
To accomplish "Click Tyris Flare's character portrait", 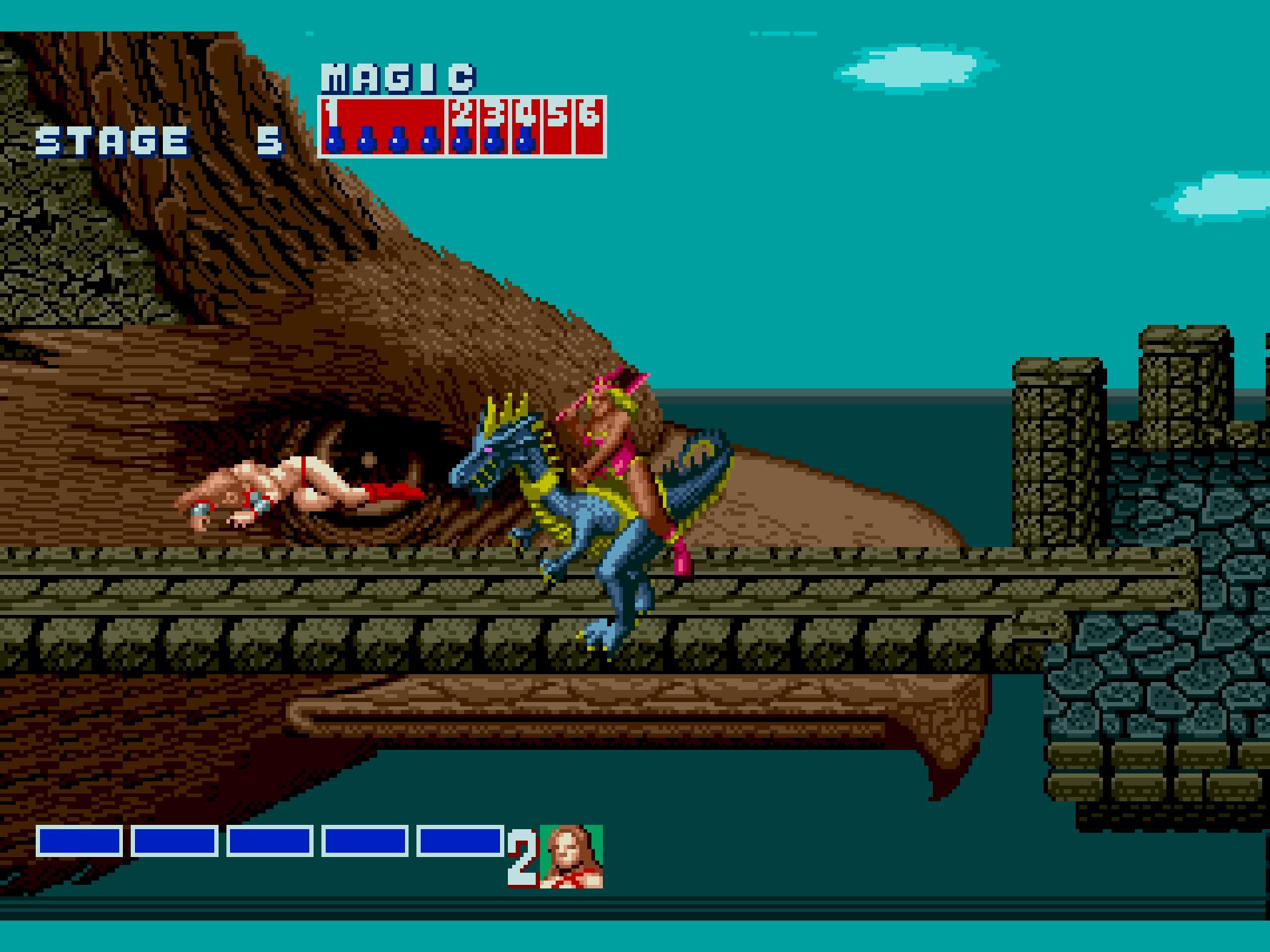I will pos(571,856).
